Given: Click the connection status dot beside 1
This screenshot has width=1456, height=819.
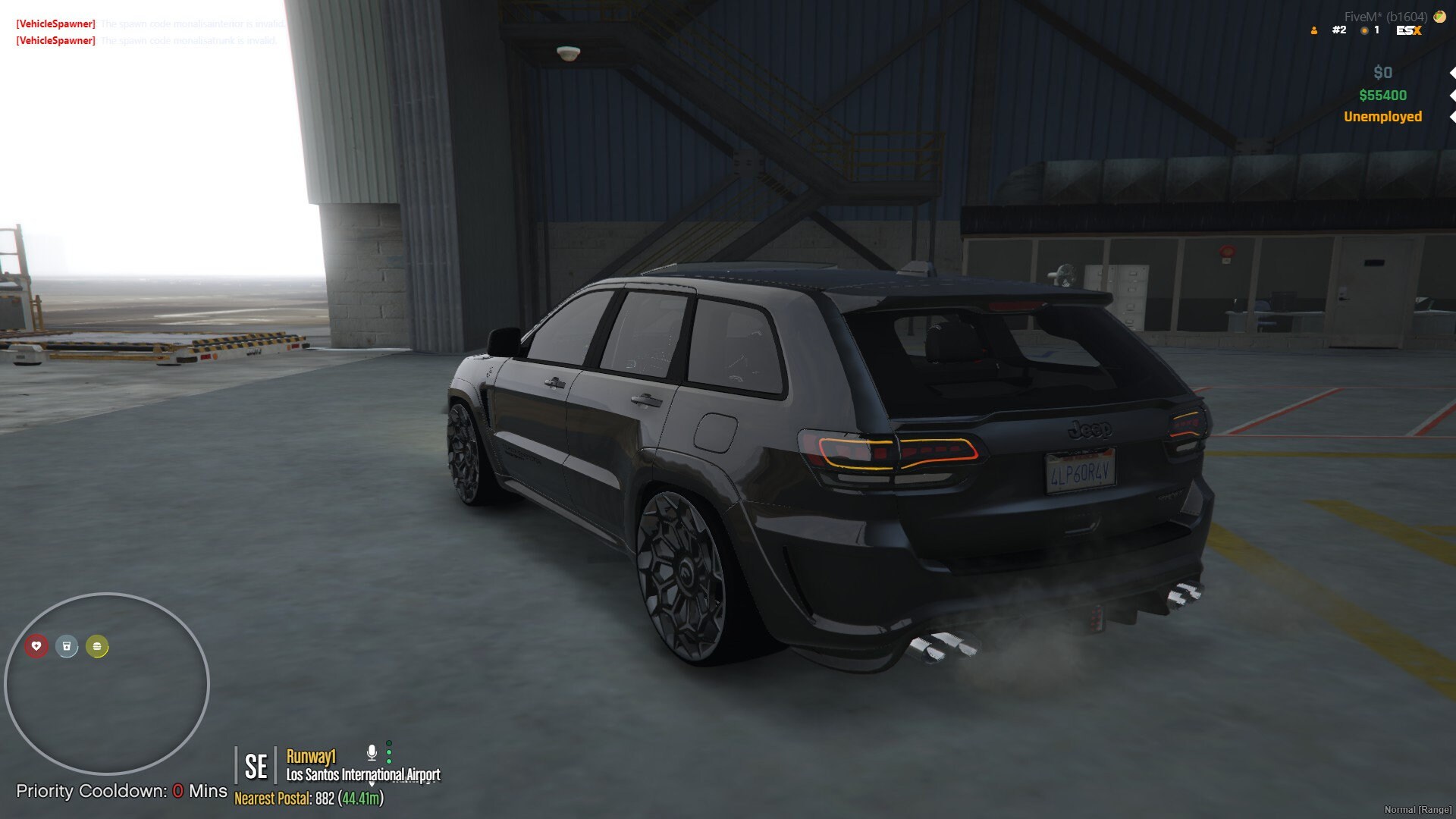Looking at the screenshot, I should click(x=1365, y=31).
